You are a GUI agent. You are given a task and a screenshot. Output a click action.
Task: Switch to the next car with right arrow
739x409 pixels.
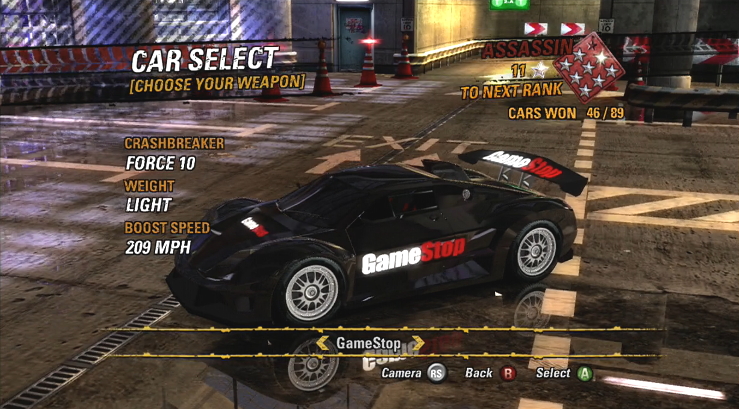tap(417, 343)
